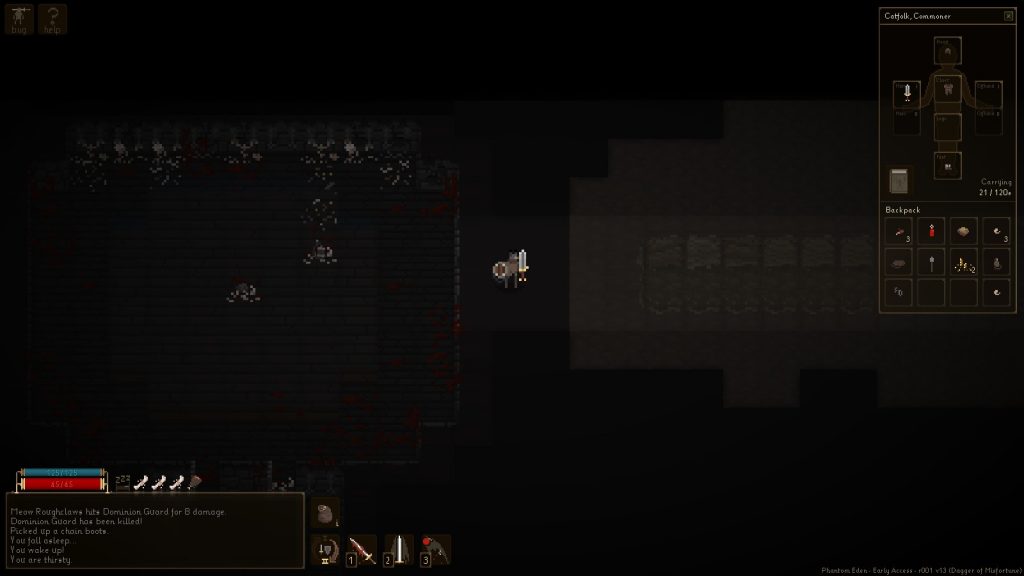1024x576 pixels.
Task: Activate hotbar slot 3 with the red-tipped item
Action: 435,549
